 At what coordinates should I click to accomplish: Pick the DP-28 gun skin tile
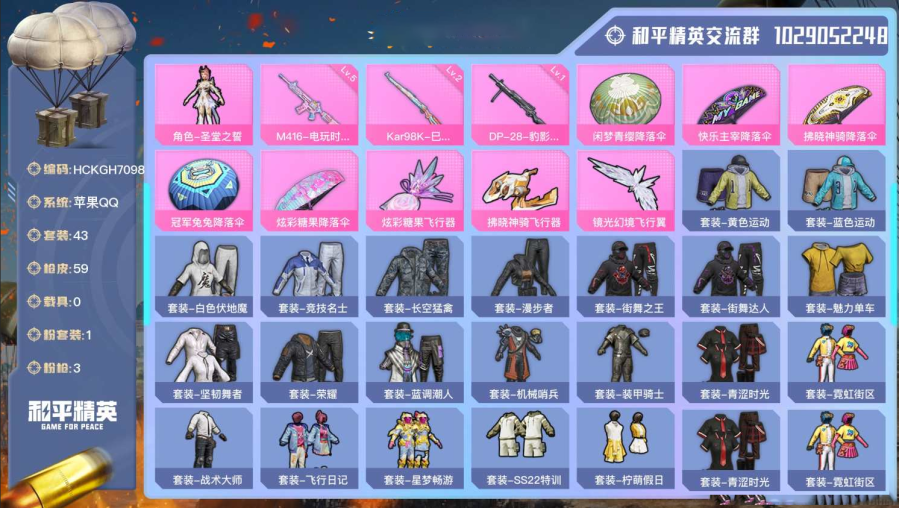pos(519,103)
